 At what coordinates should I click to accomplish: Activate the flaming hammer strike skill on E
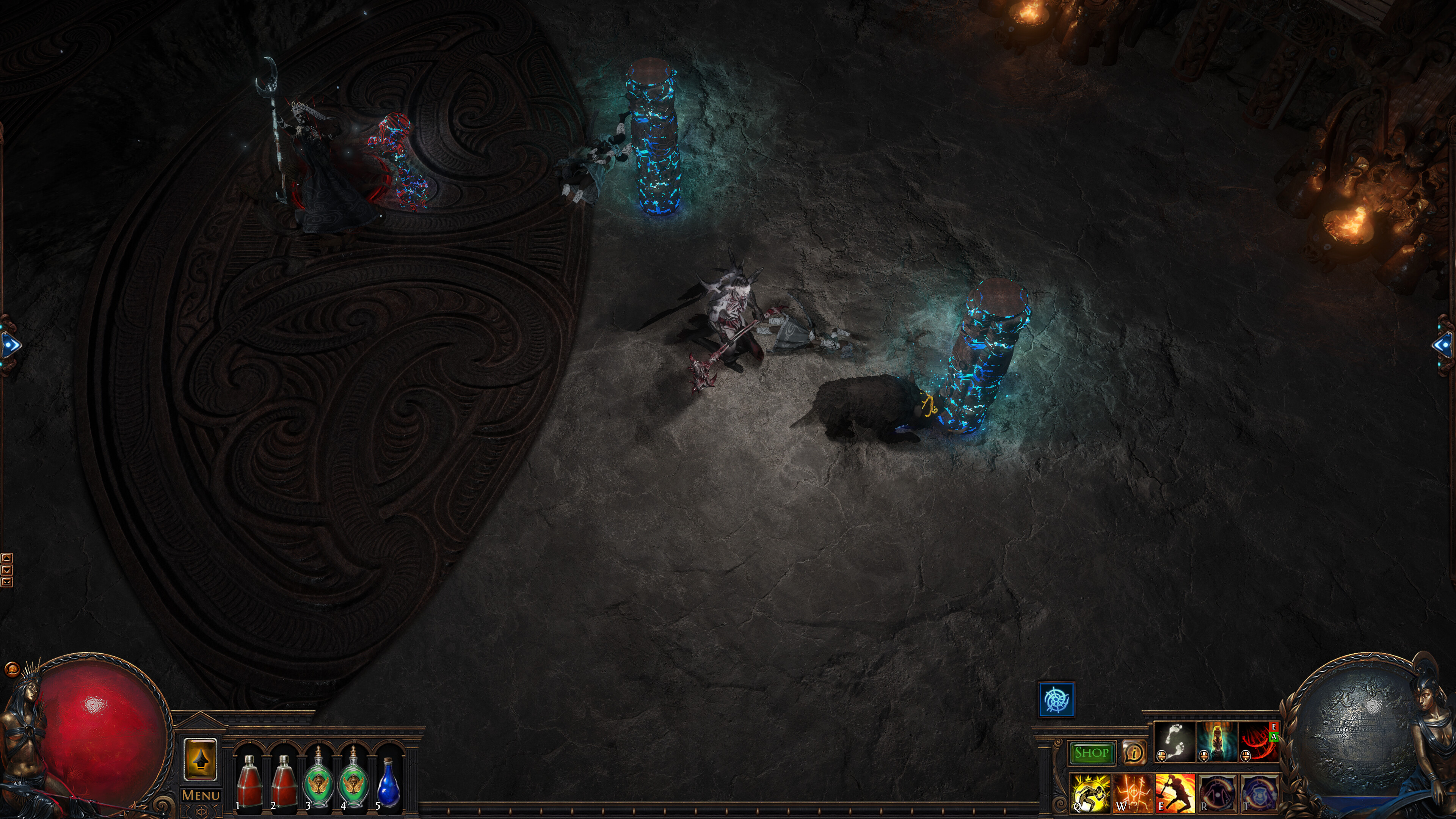pyautogui.click(x=1175, y=795)
